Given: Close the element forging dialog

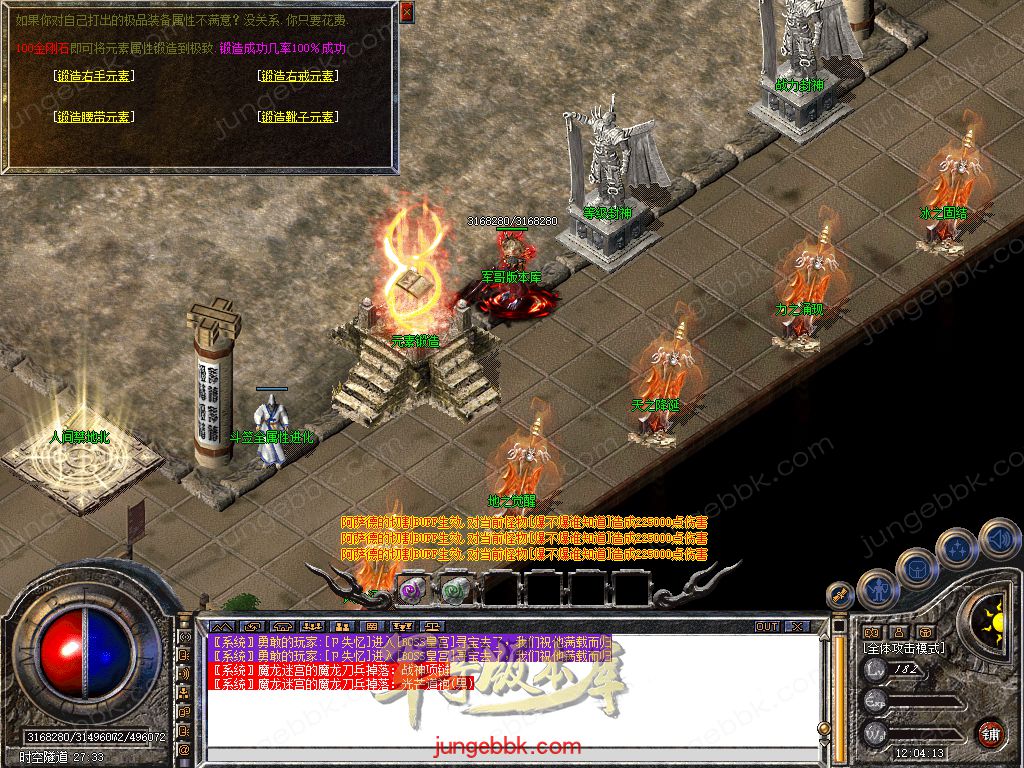Looking at the screenshot, I should [406, 12].
